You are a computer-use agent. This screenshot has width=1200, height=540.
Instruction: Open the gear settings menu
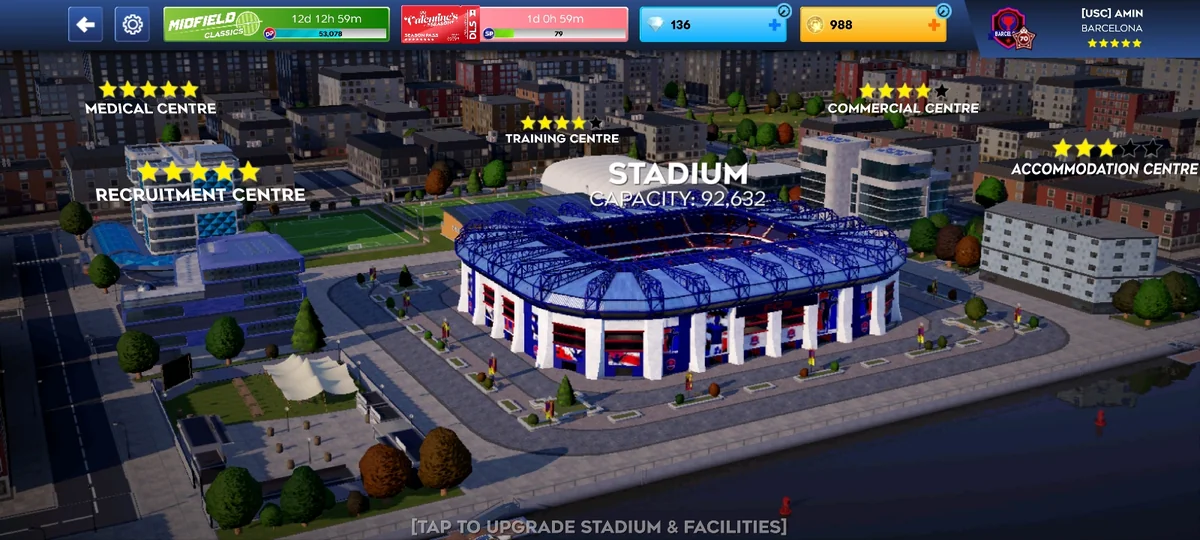click(132, 24)
